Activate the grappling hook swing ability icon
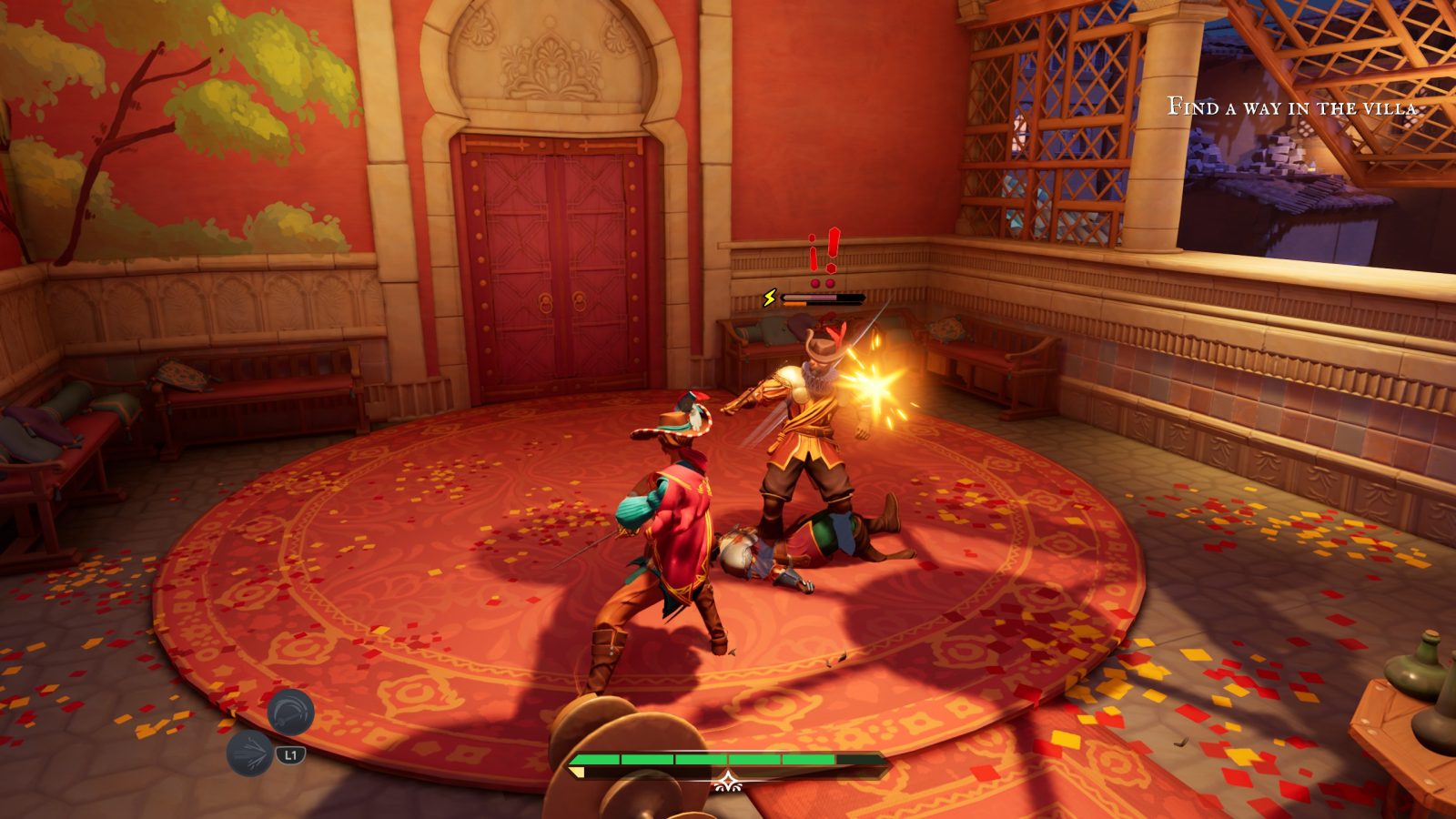Image resolution: width=1456 pixels, height=819 pixels. click(x=290, y=712)
